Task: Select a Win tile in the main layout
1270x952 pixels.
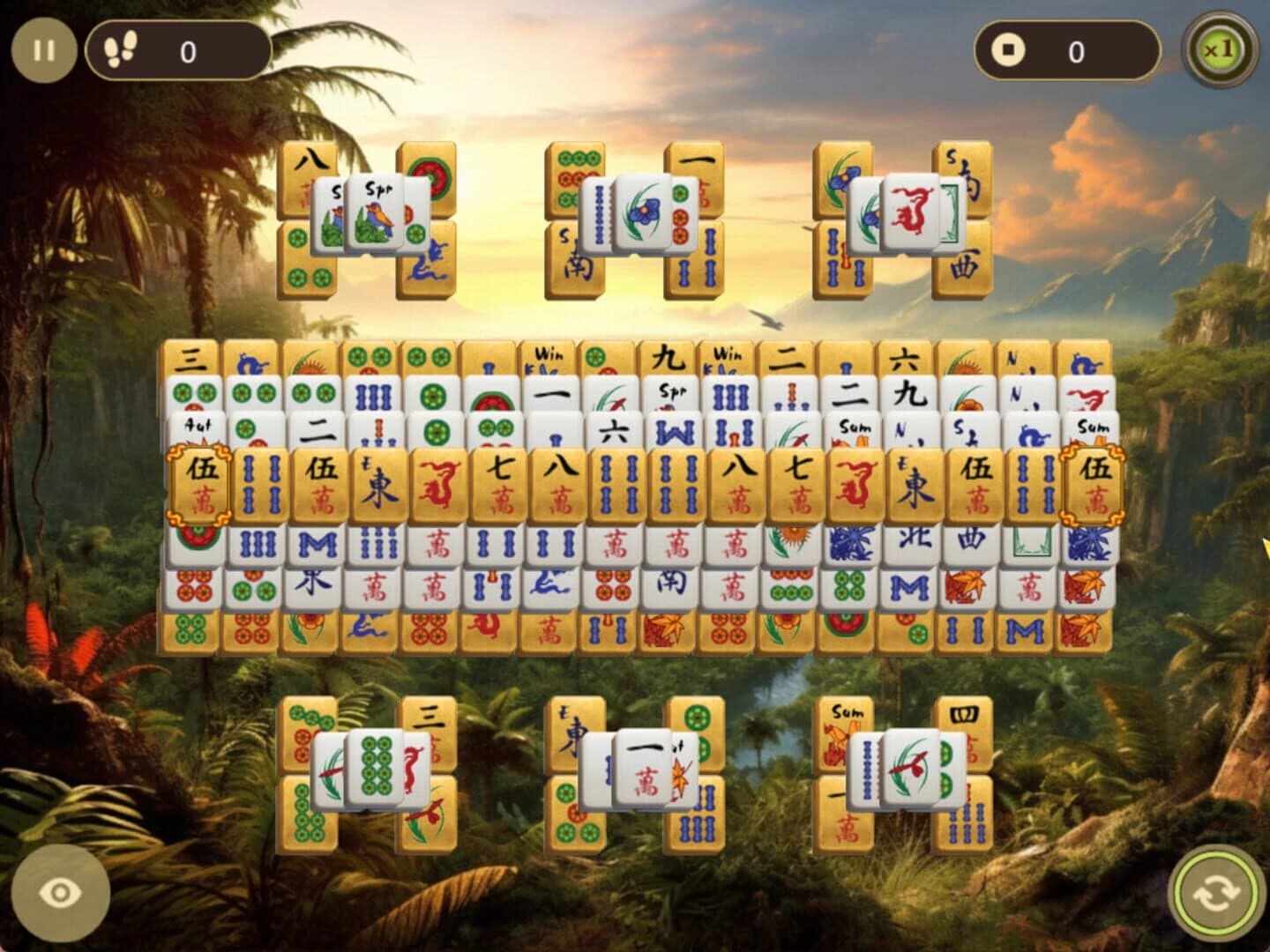Action: click(547, 353)
